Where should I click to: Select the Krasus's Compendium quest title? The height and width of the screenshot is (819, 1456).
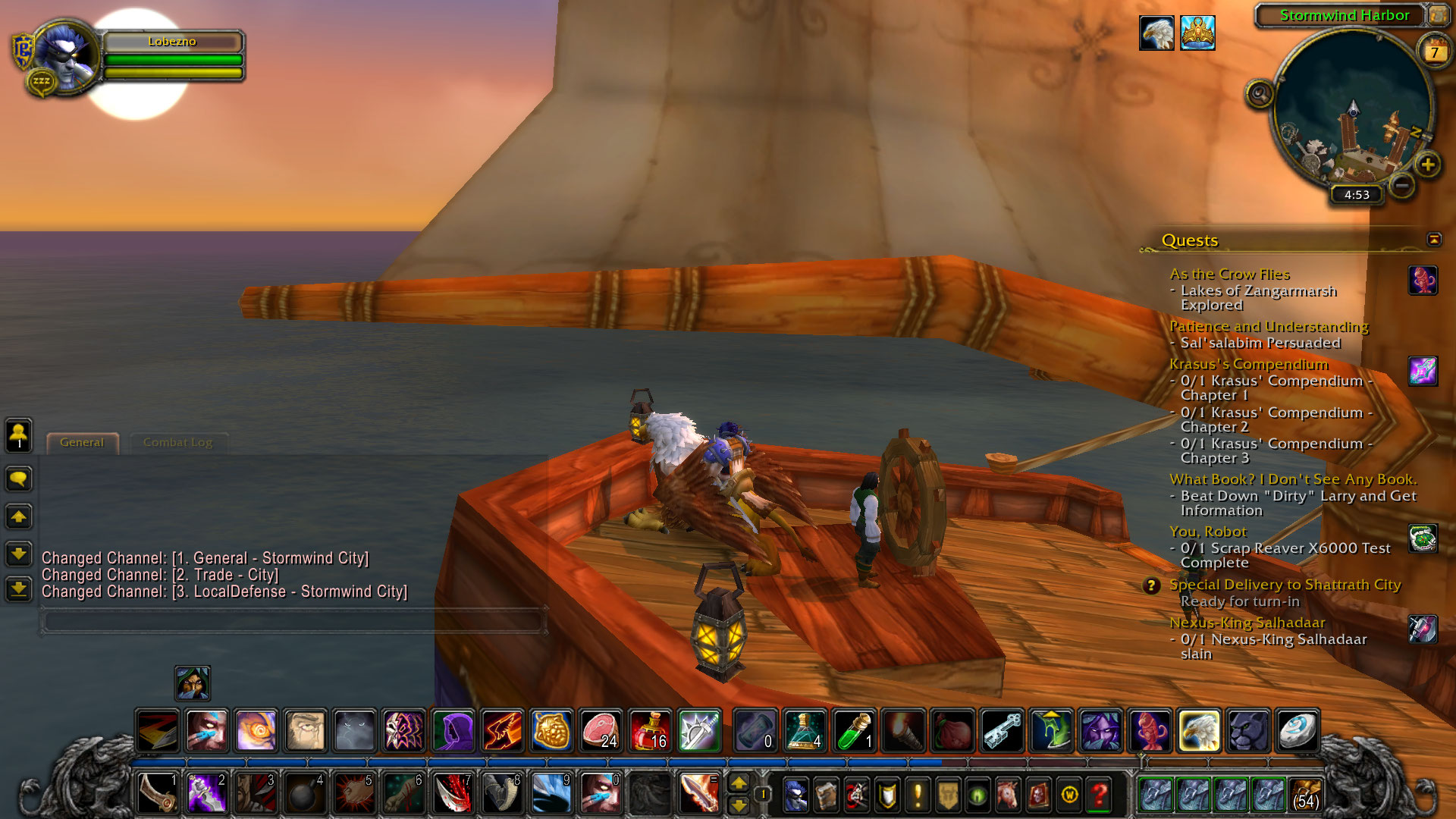(1248, 364)
